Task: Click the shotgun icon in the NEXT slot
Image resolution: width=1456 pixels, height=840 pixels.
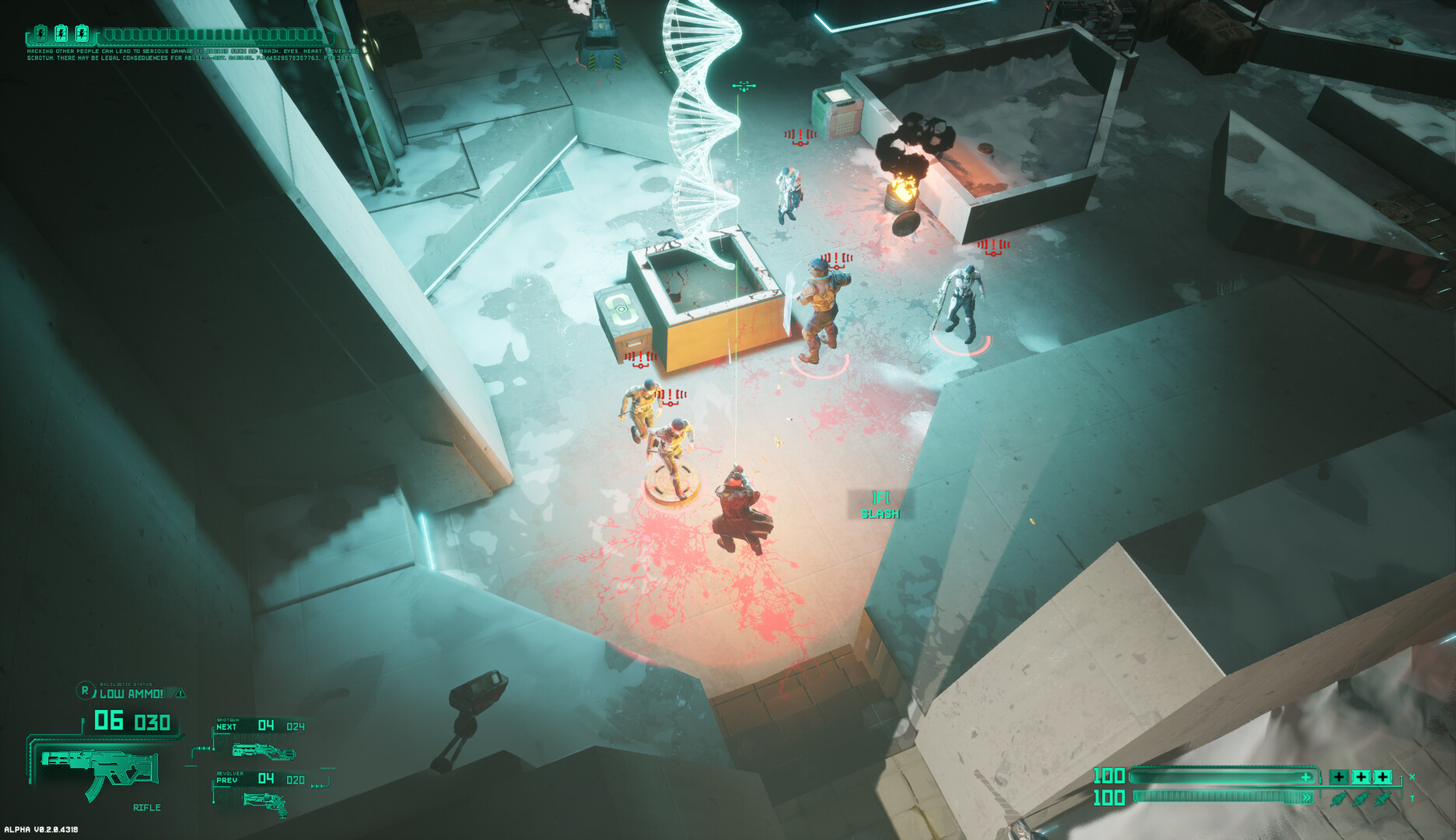Action: [264, 751]
